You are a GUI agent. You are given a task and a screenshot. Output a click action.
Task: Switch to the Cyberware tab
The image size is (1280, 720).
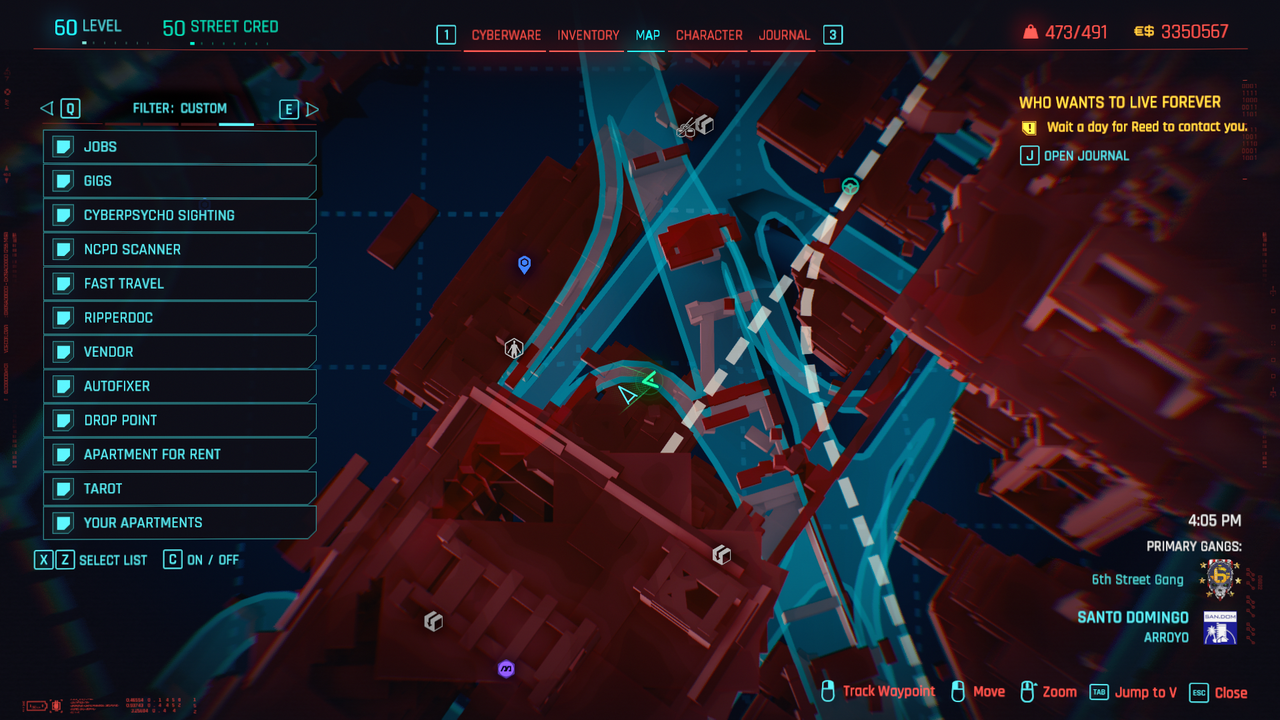coord(506,35)
